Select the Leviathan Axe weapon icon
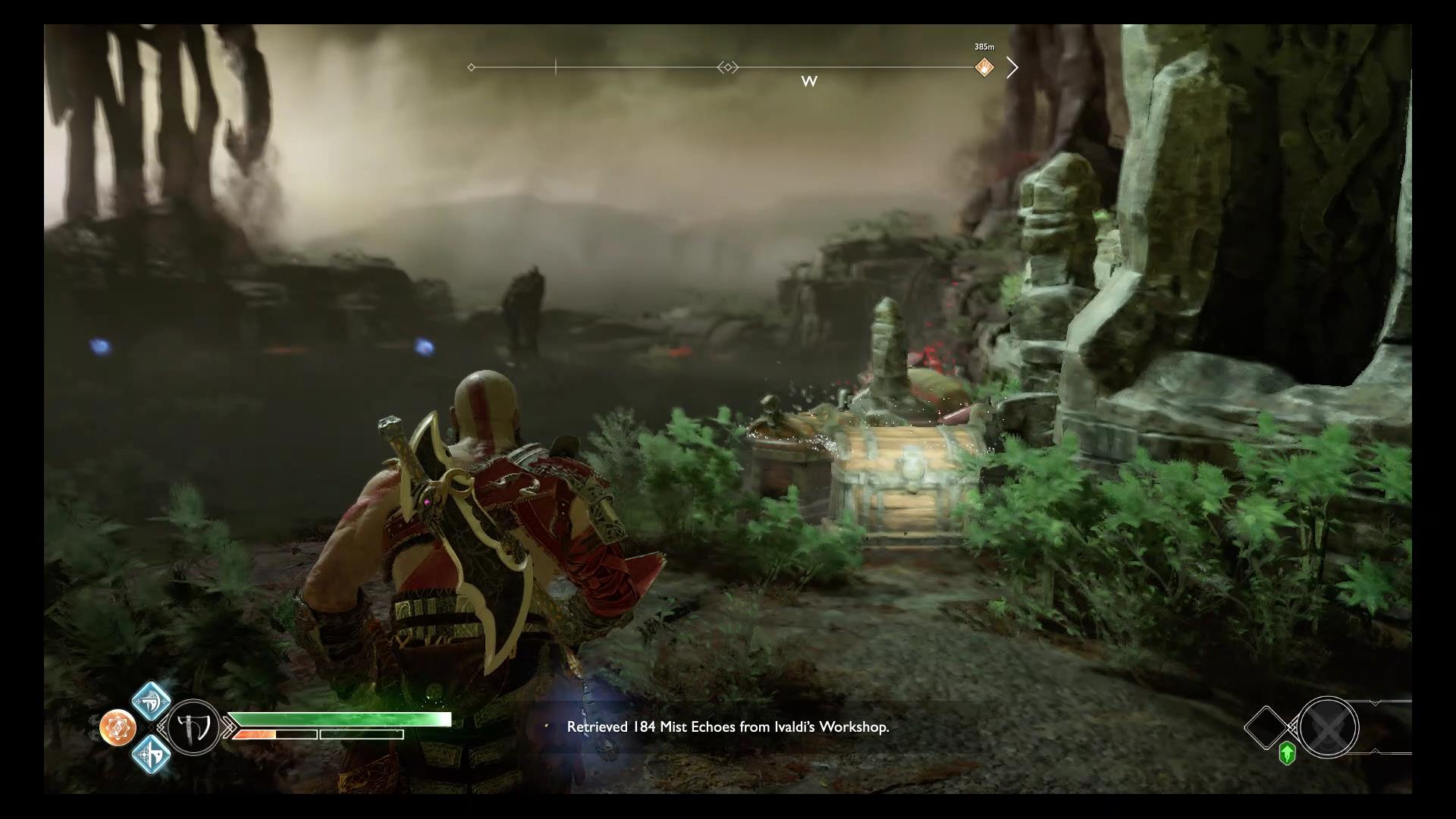This screenshot has height=819, width=1456. click(193, 727)
